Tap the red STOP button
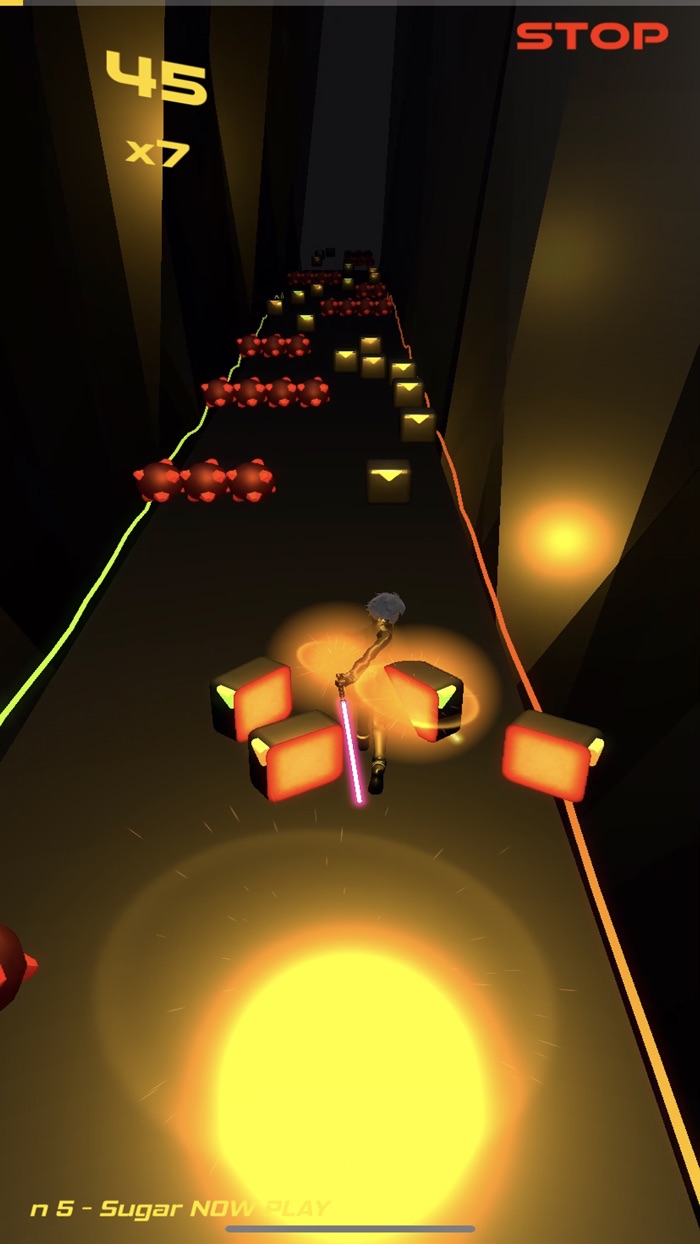700x1244 pixels. (591, 37)
